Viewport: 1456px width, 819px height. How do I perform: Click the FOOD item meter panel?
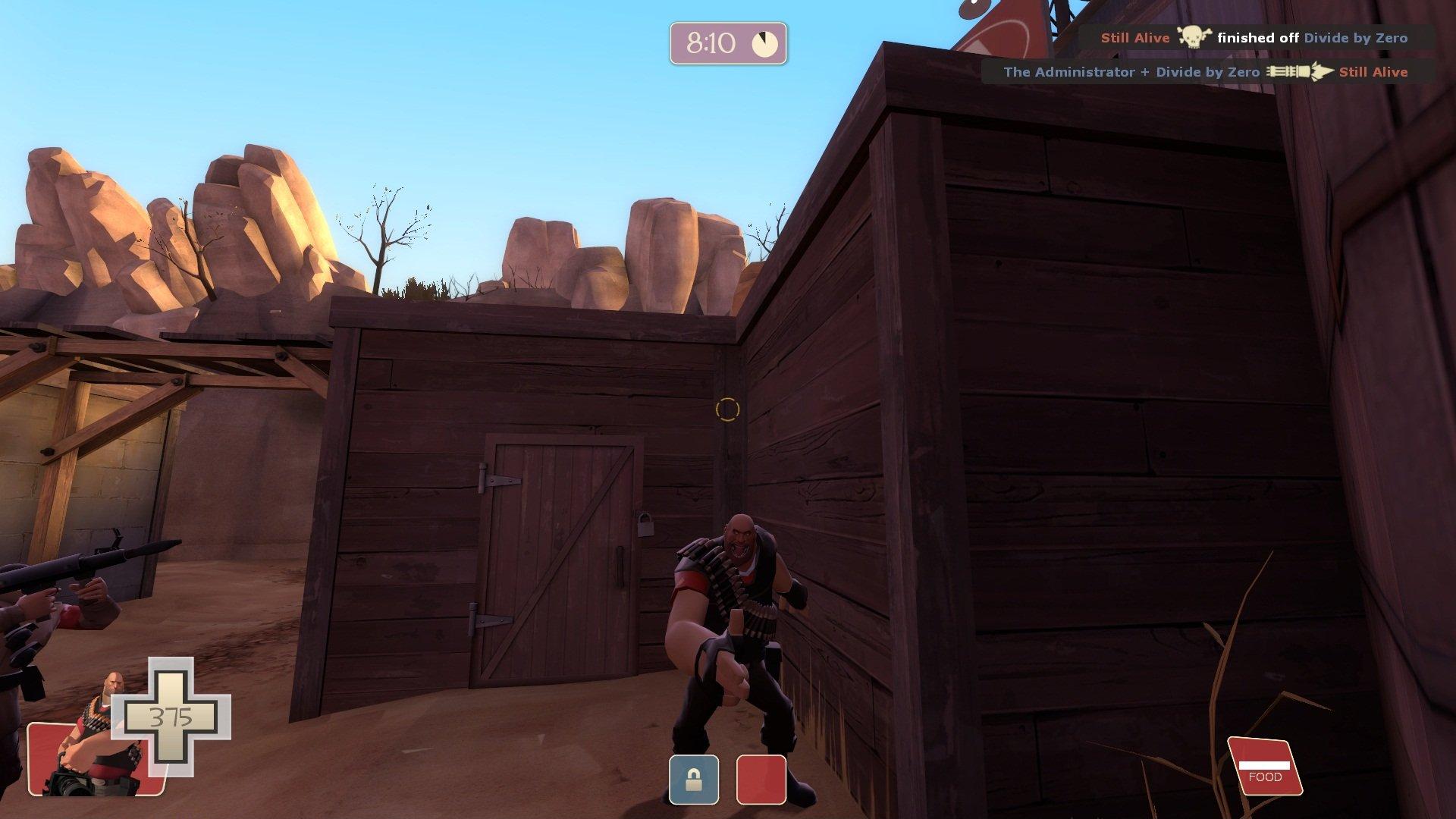coord(1264,767)
